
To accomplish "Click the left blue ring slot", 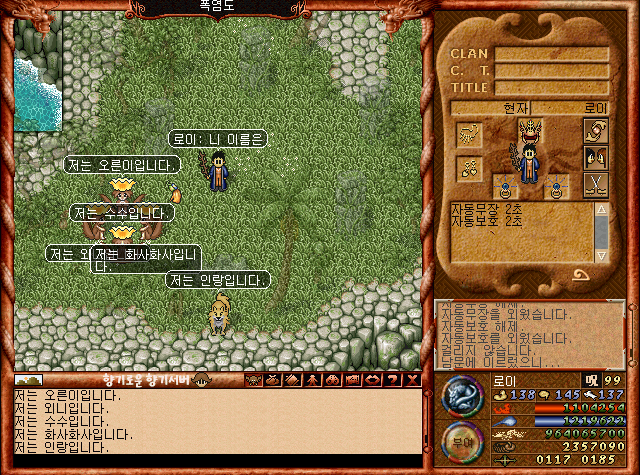I will [x=506, y=185].
